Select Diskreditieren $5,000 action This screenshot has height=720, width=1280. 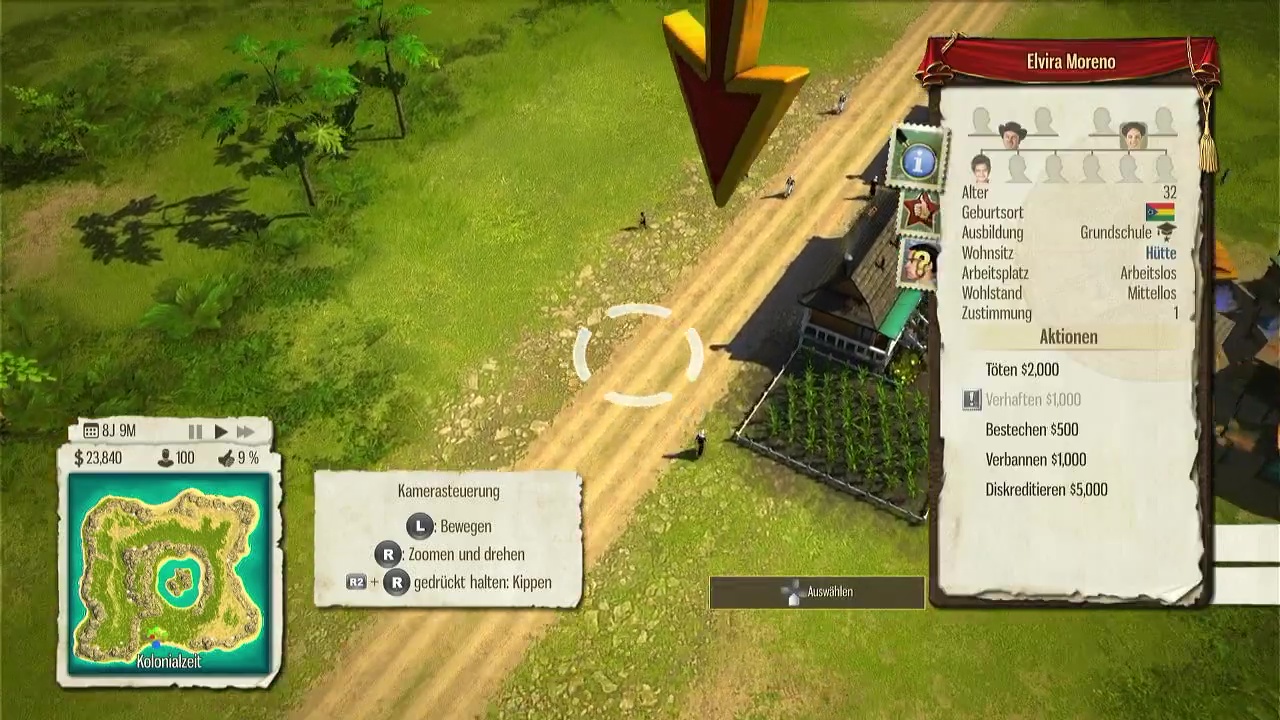(1046, 490)
